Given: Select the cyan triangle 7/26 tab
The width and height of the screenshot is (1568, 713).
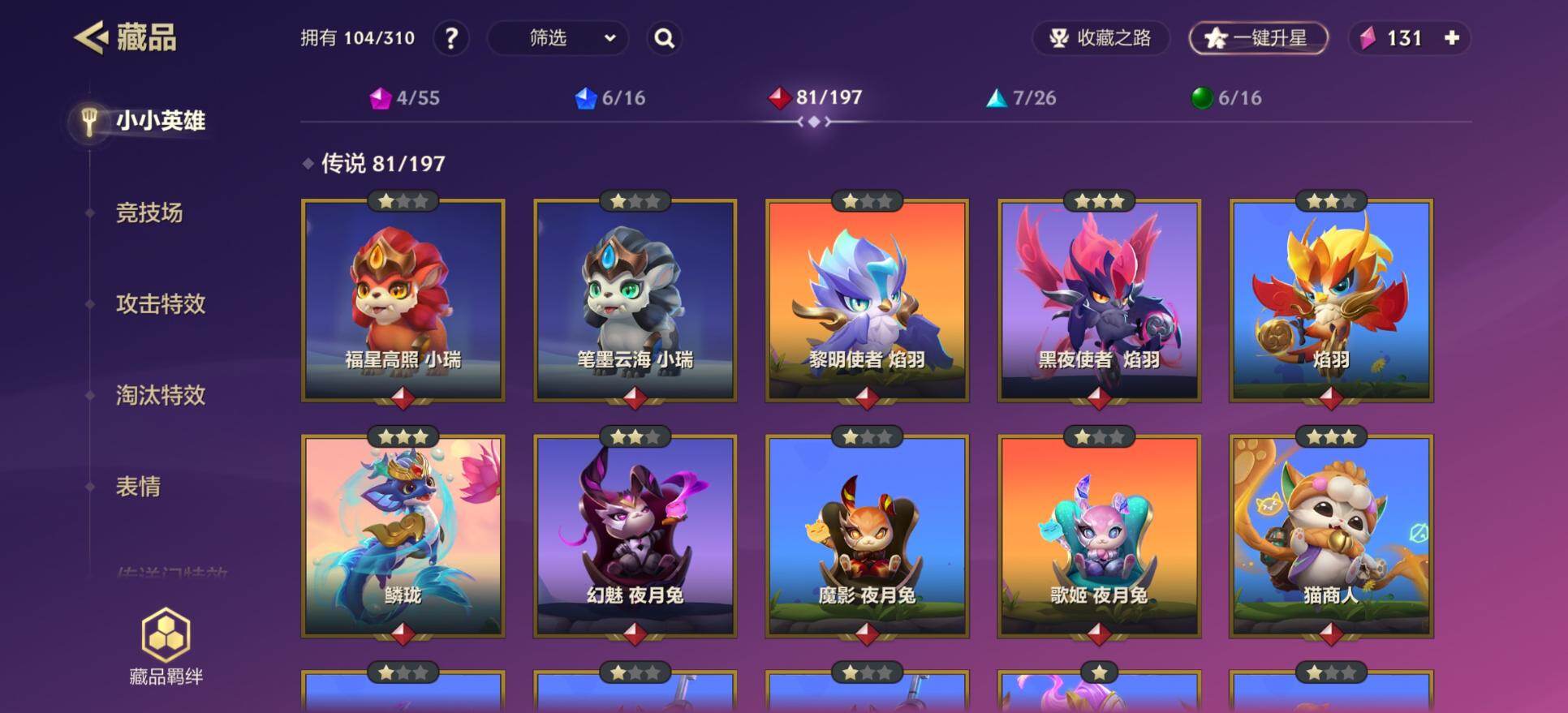Looking at the screenshot, I should tap(1020, 98).
